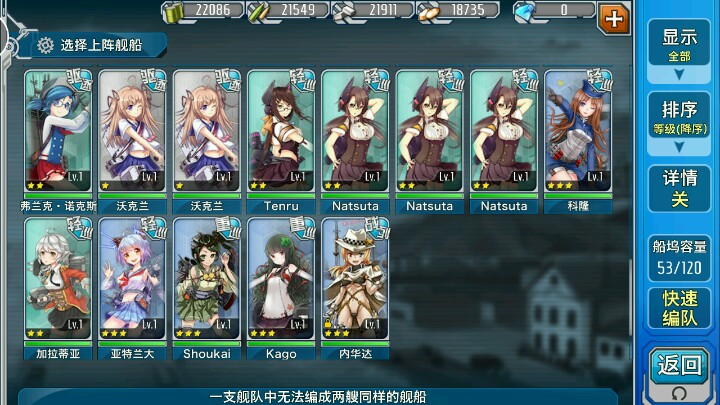Select the 弗兰克·诺克斯 ship card
The width and height of the screenshot is (720, 405).
pos(60,132)
